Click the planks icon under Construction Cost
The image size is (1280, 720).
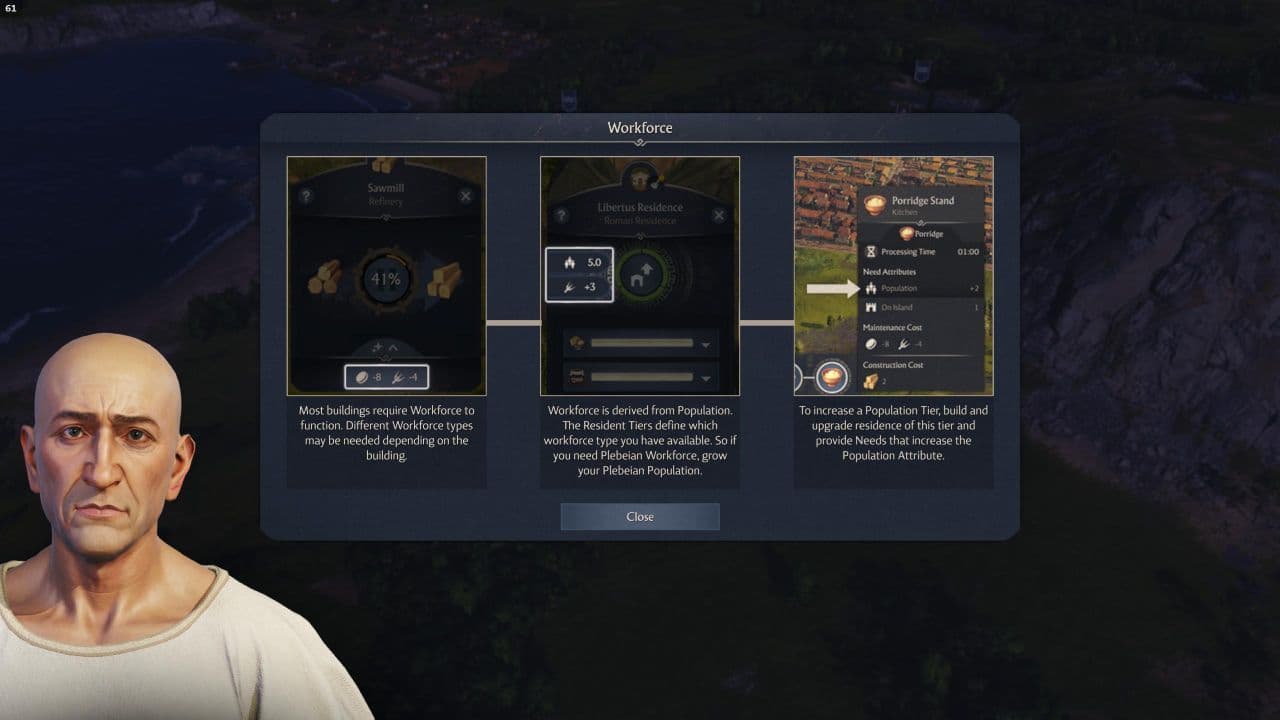pyautogui.click(x=869, y=380)
